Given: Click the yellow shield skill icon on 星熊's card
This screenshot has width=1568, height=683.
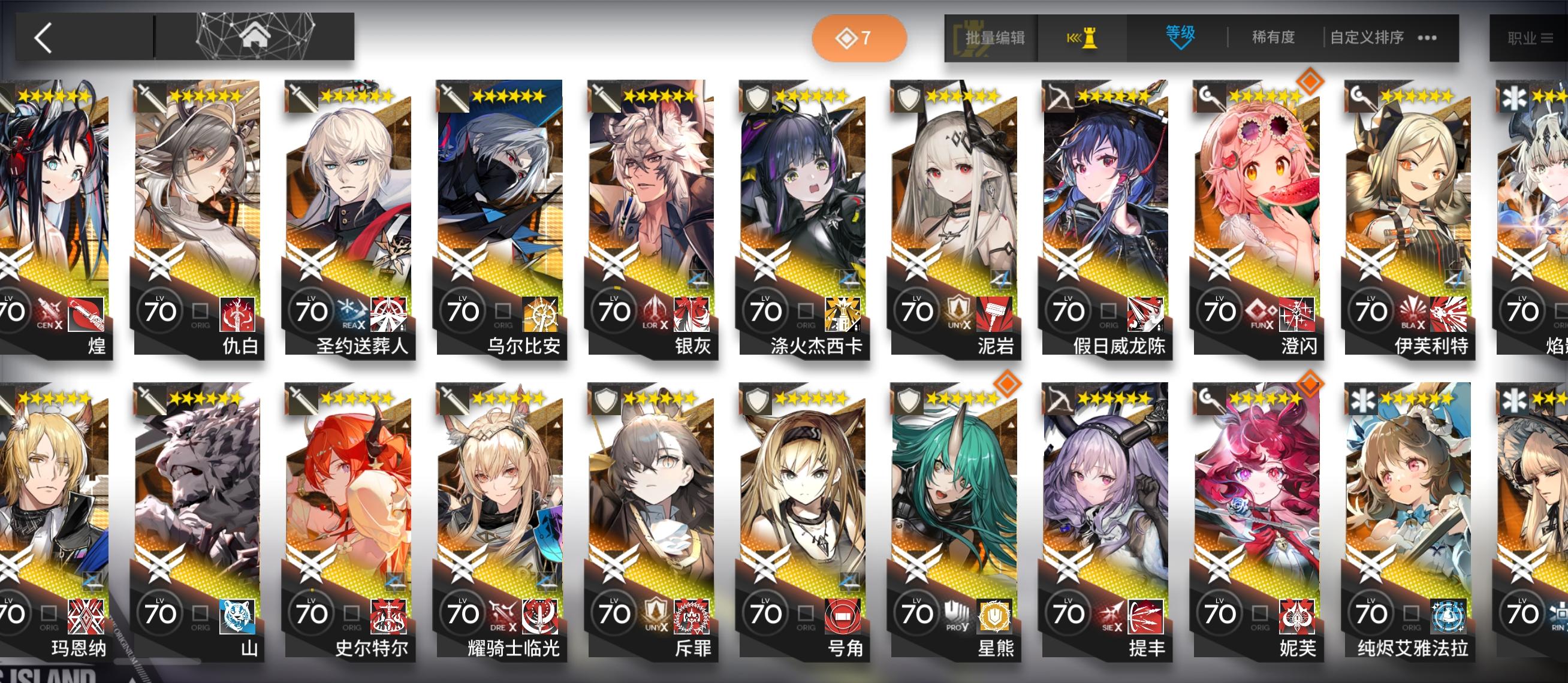Looking at the screenshot, I should tap(995, 614).
